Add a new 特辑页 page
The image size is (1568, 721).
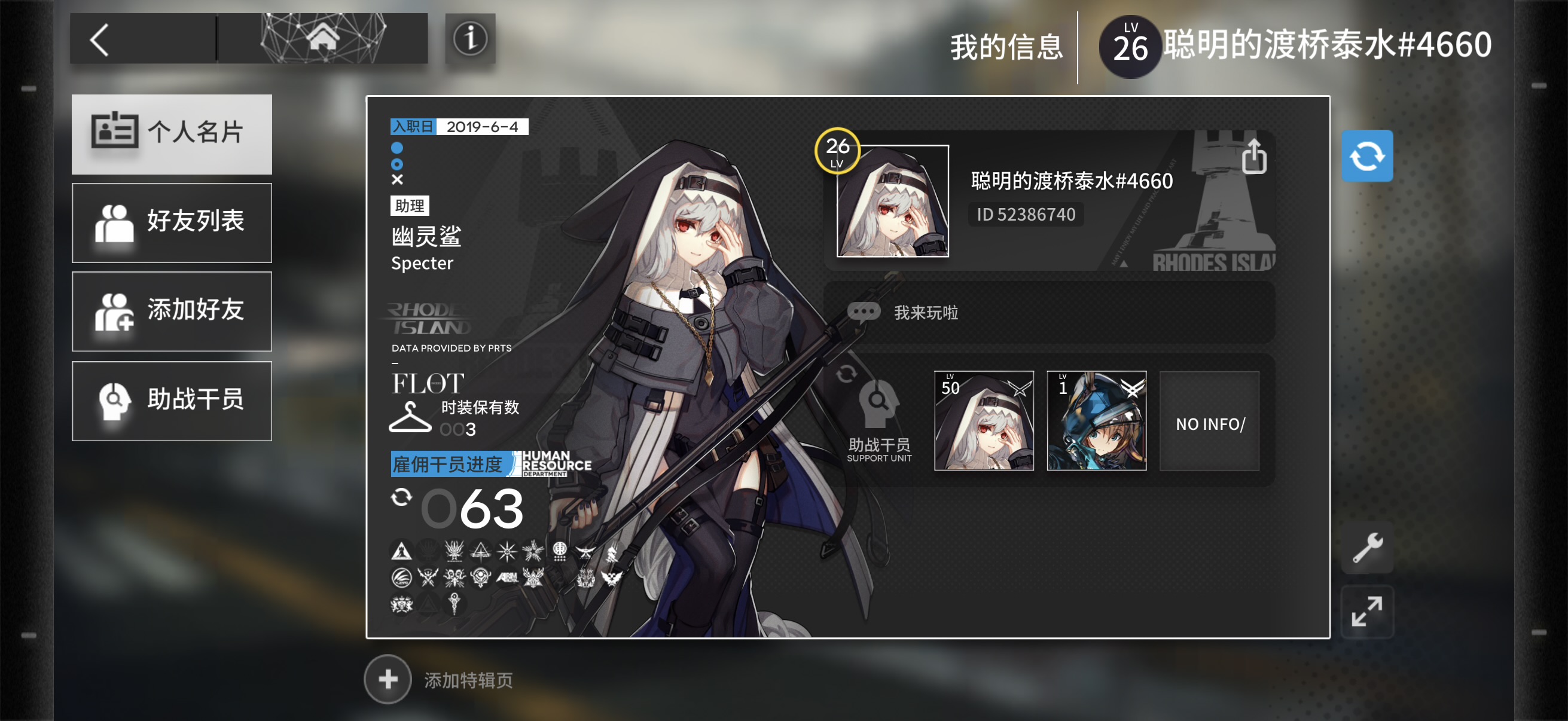[x=388, y=679]
